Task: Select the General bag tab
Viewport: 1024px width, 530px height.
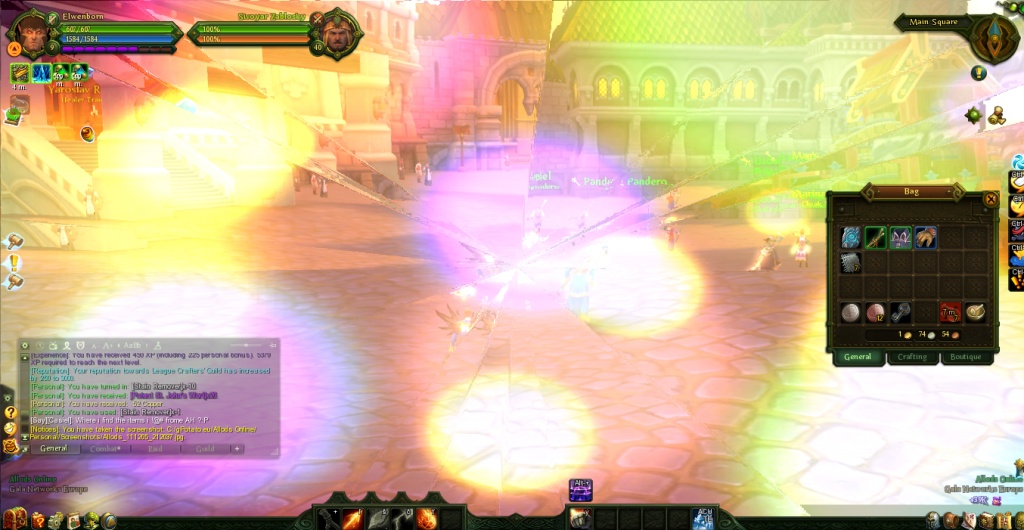Action: tap(858, 357)
